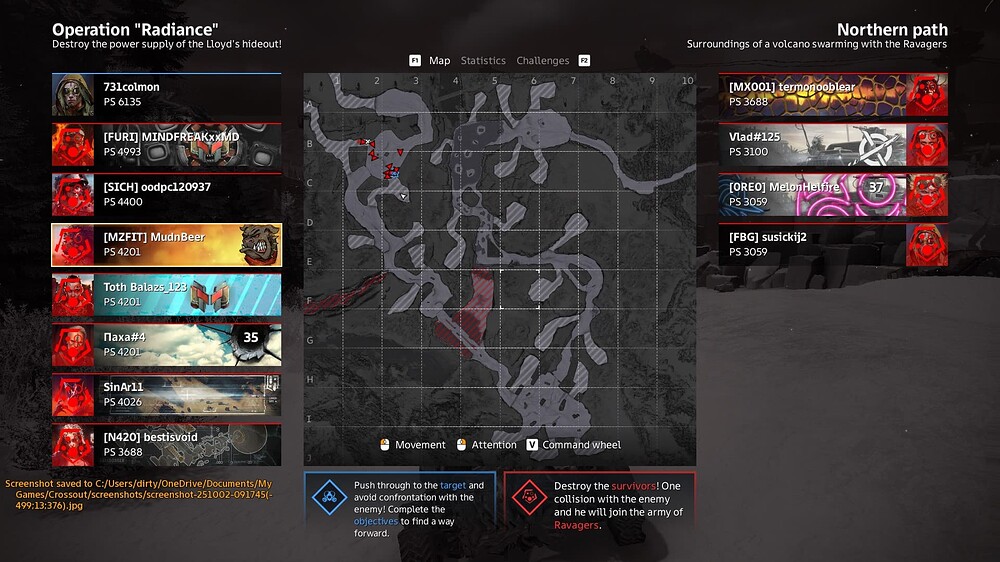Select the susickij2 enemy row
This screenshot has width=1000, height=562.
pyautogui.click(x=833, y=245)
